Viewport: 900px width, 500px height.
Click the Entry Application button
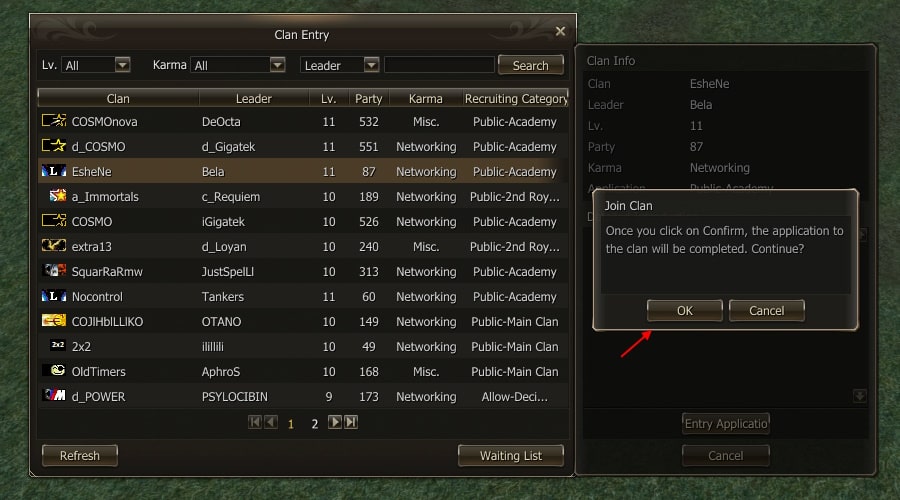(726, 423)
